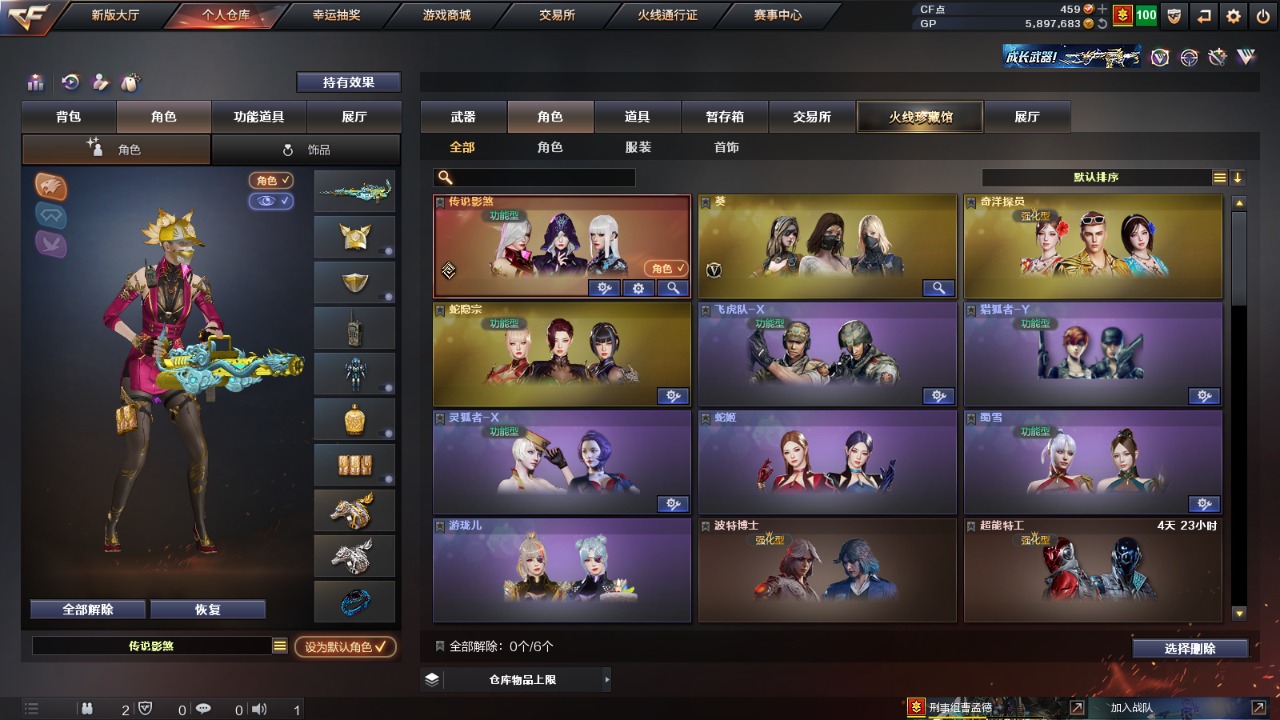Open the 默认排序 sort dropdown
The width and height of the screenshot is (1280, 720).
point(1096,177)
